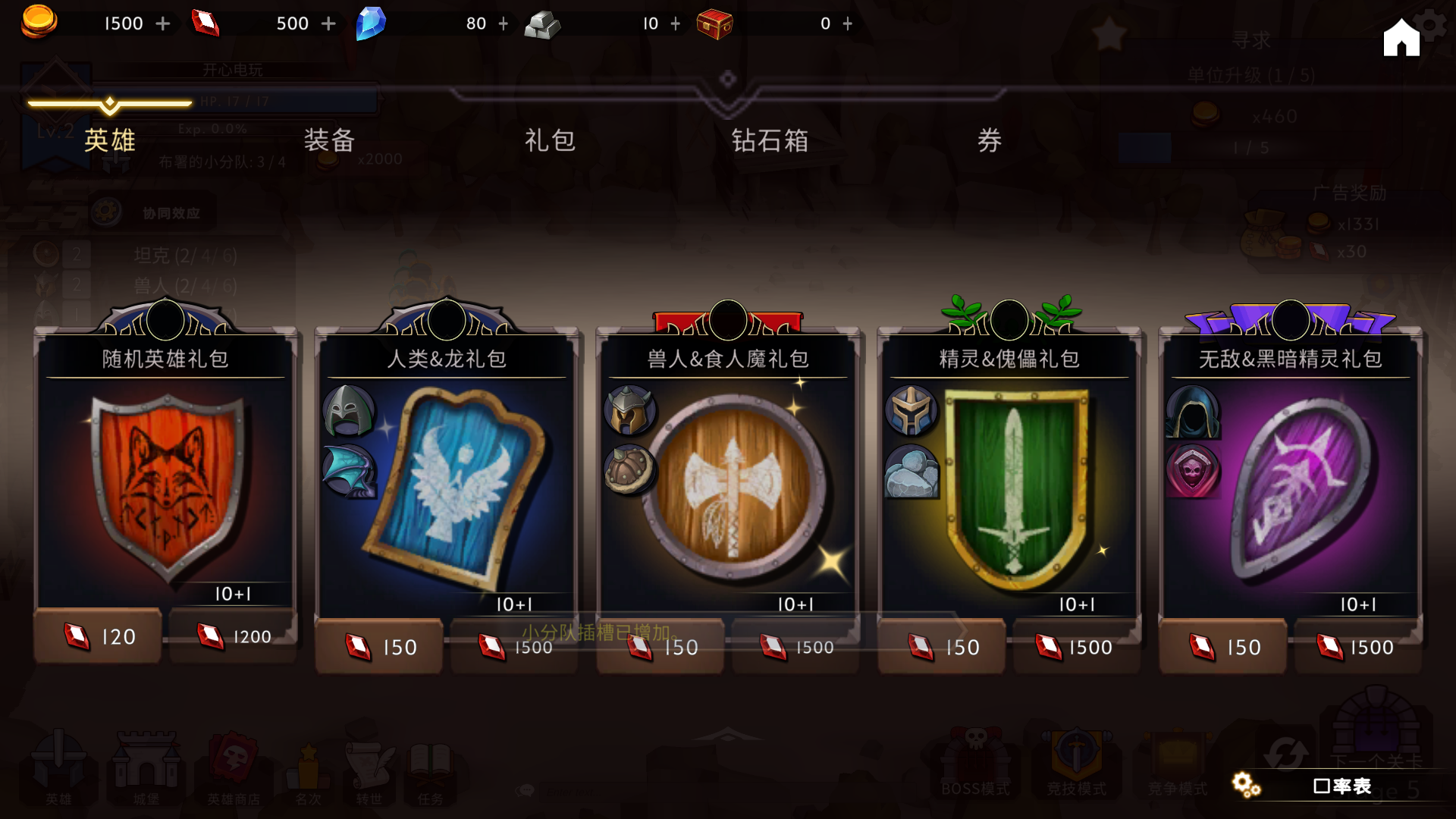1456x819 pixels.
Task: Buy 人类&龙礼包 single for 150 gems
Action: pos(379,647)
